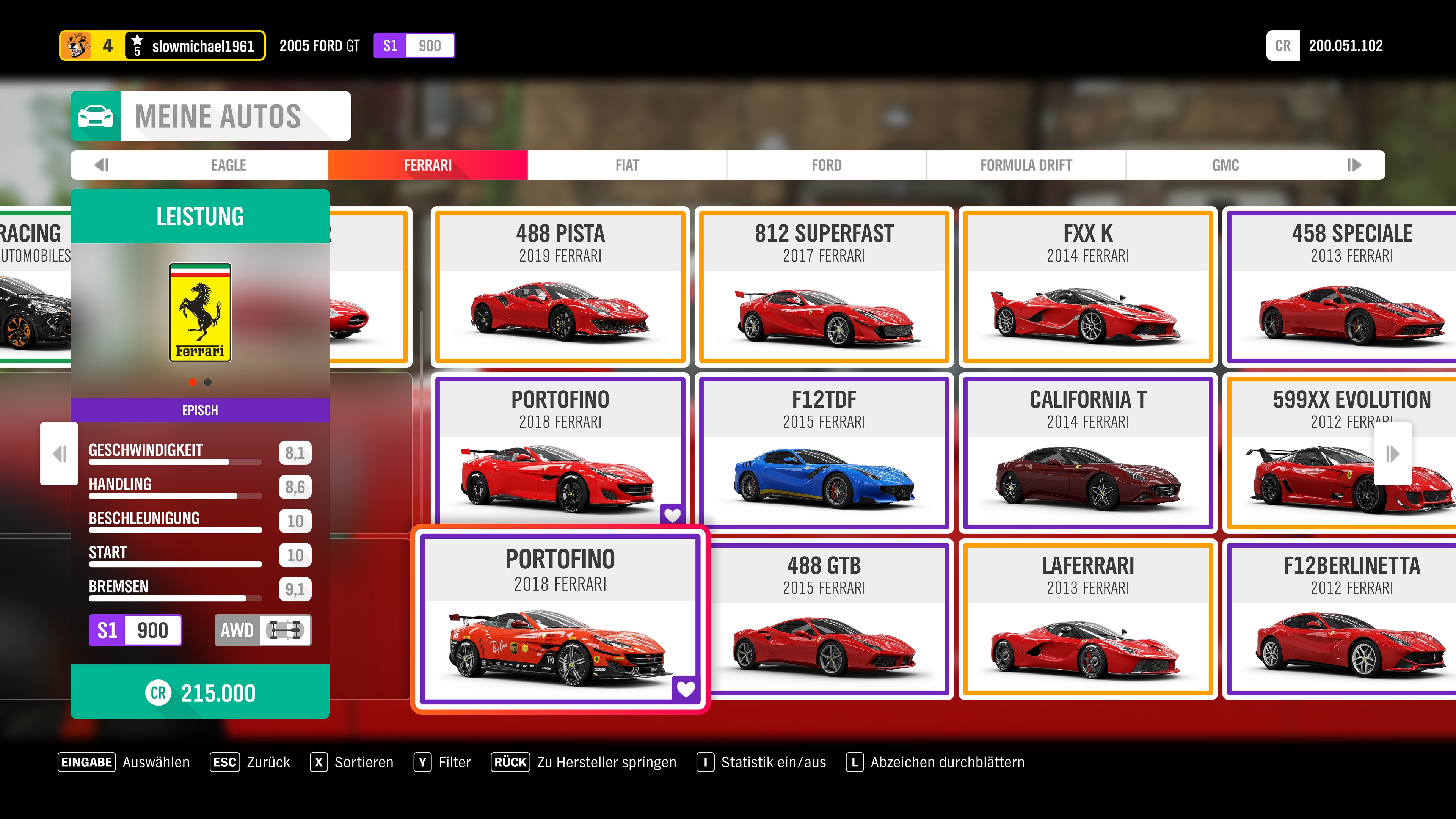
Task: Select the LaFerrari 2013 tile
Action: click(1088, 619)
